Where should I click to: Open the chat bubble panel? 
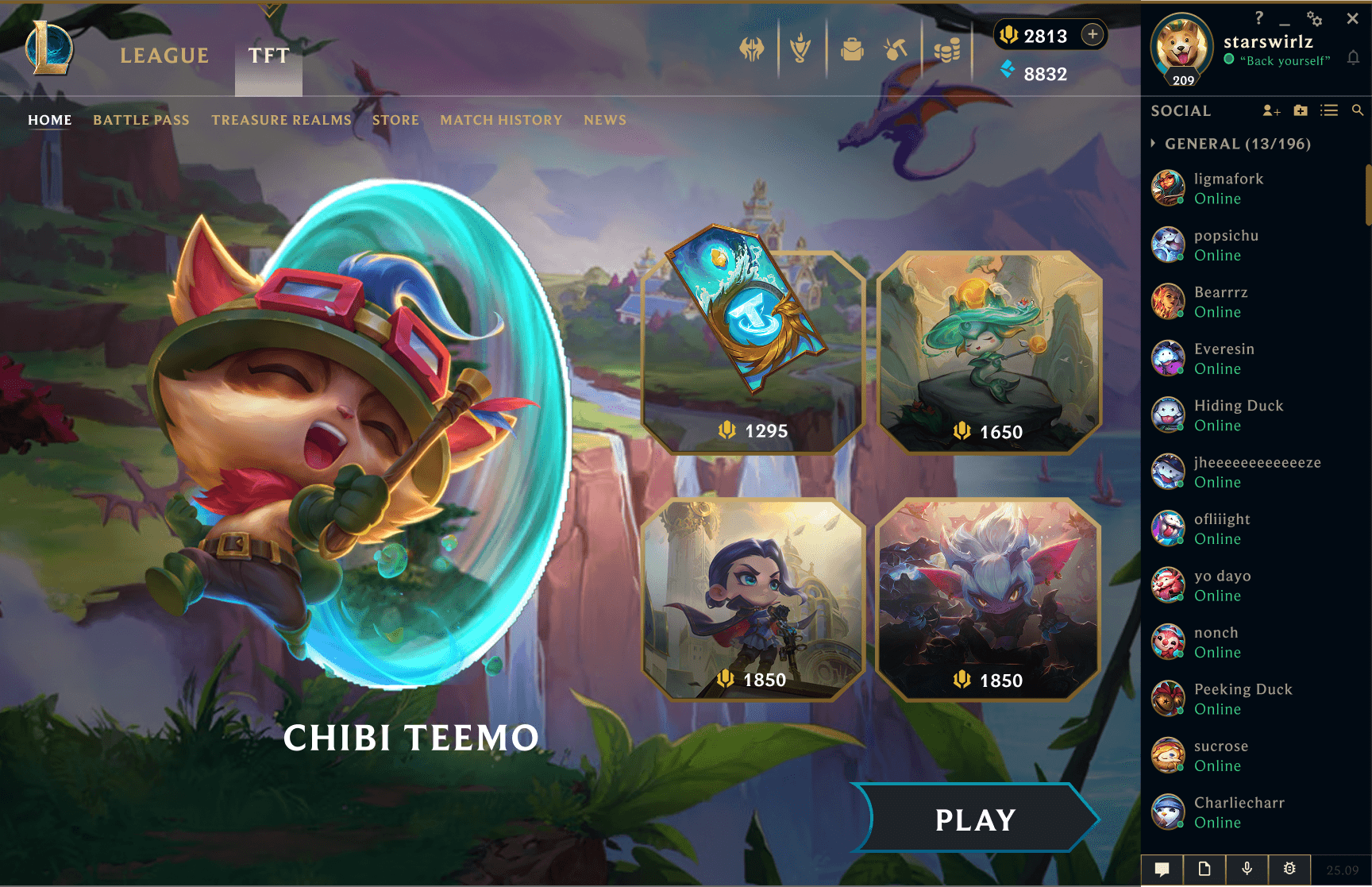point(1162,870)
